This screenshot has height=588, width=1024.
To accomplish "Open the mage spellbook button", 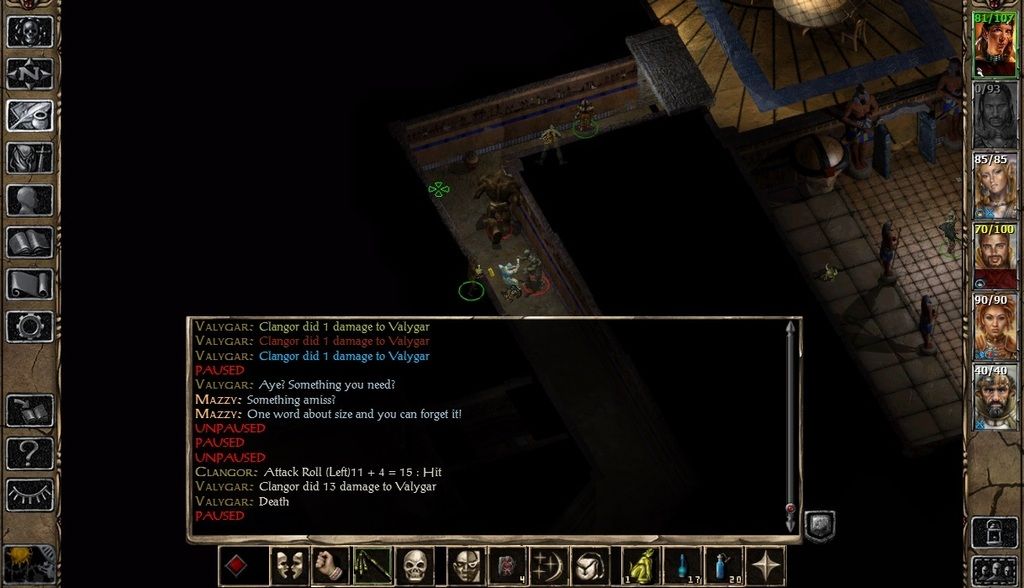I will [x=30, y=242].
